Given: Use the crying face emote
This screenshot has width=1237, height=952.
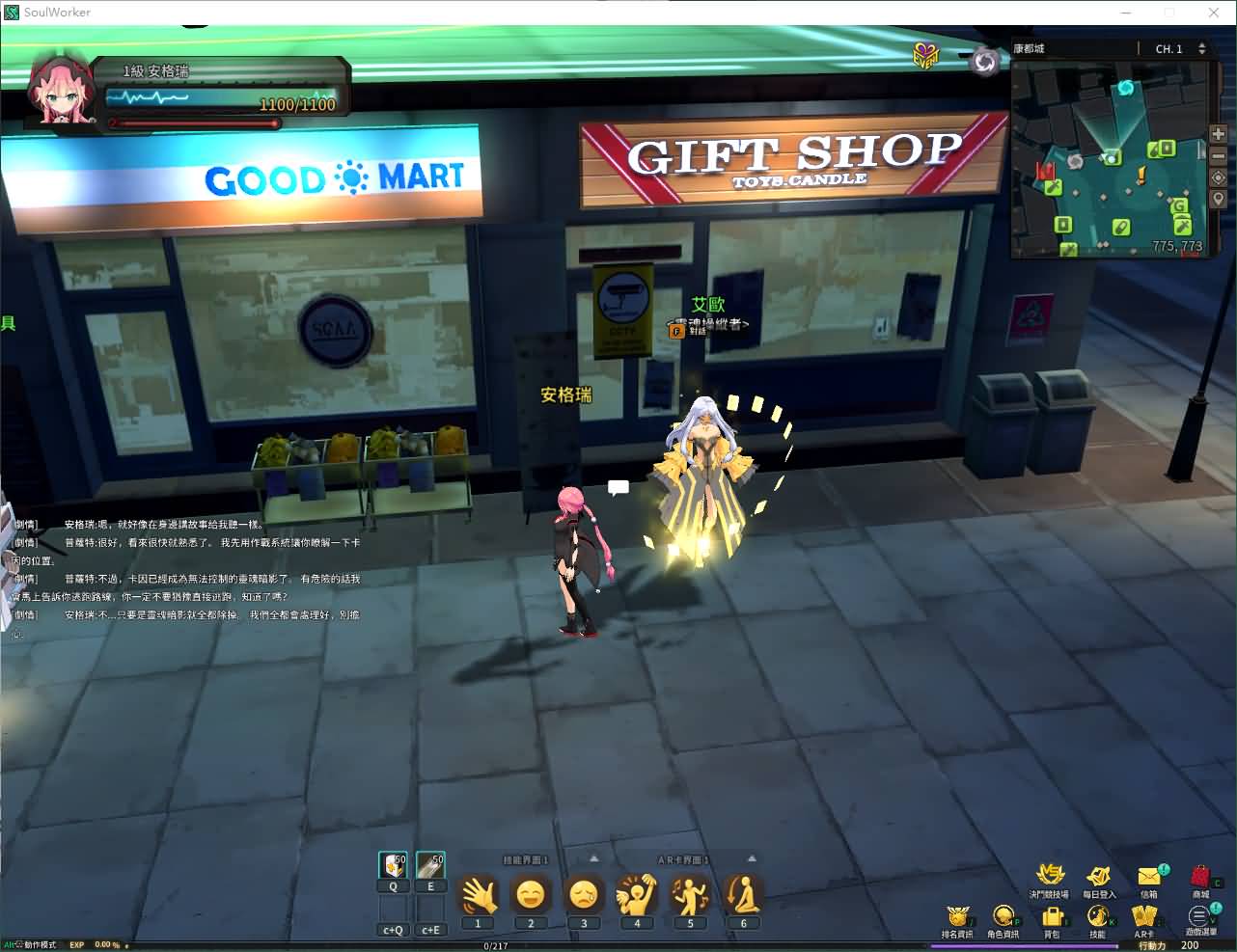Looking at the screenshot, I should [x=584, y=895].
